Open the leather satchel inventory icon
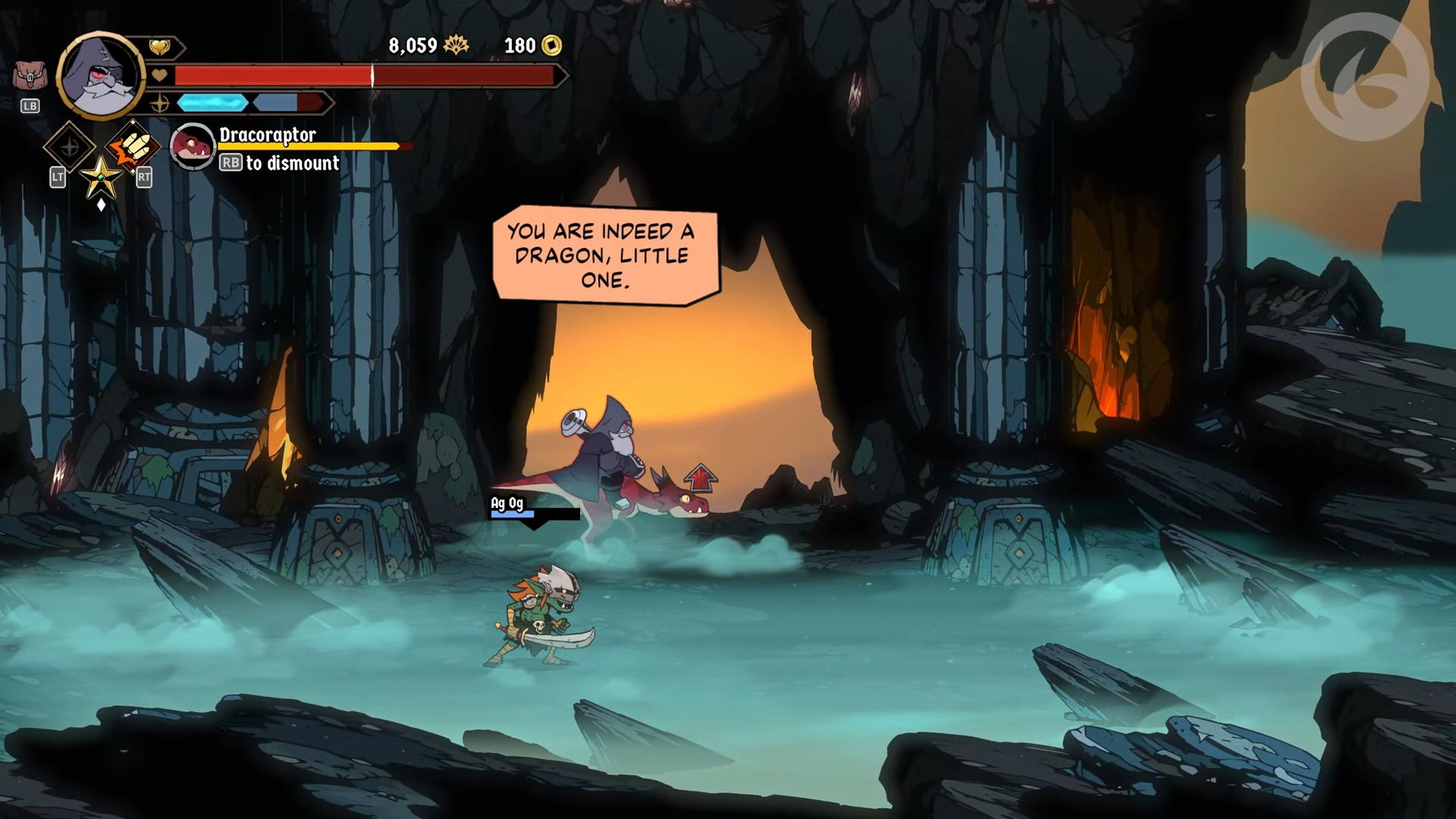The height and width of the screenshot is (819, 1456). click(x=30, y=77)
